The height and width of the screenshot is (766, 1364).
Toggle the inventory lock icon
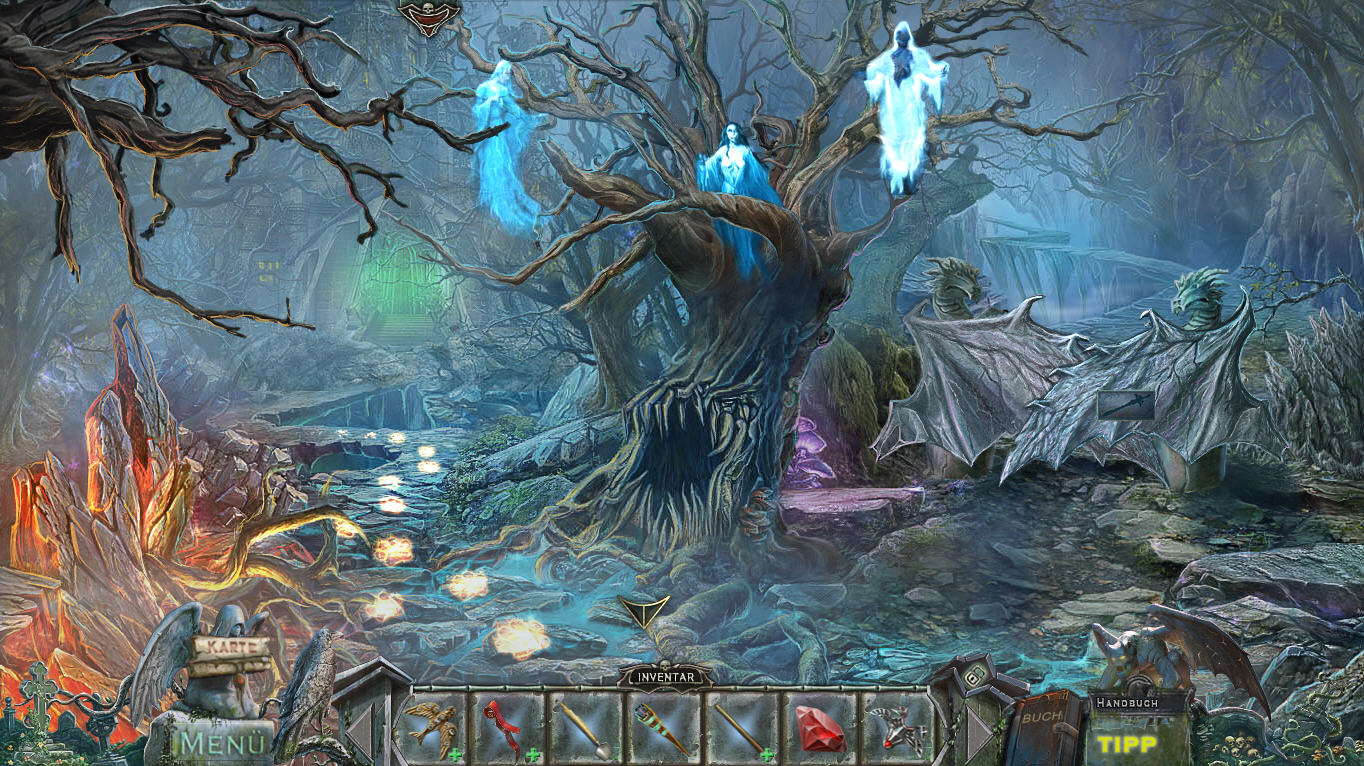point(971,679)
